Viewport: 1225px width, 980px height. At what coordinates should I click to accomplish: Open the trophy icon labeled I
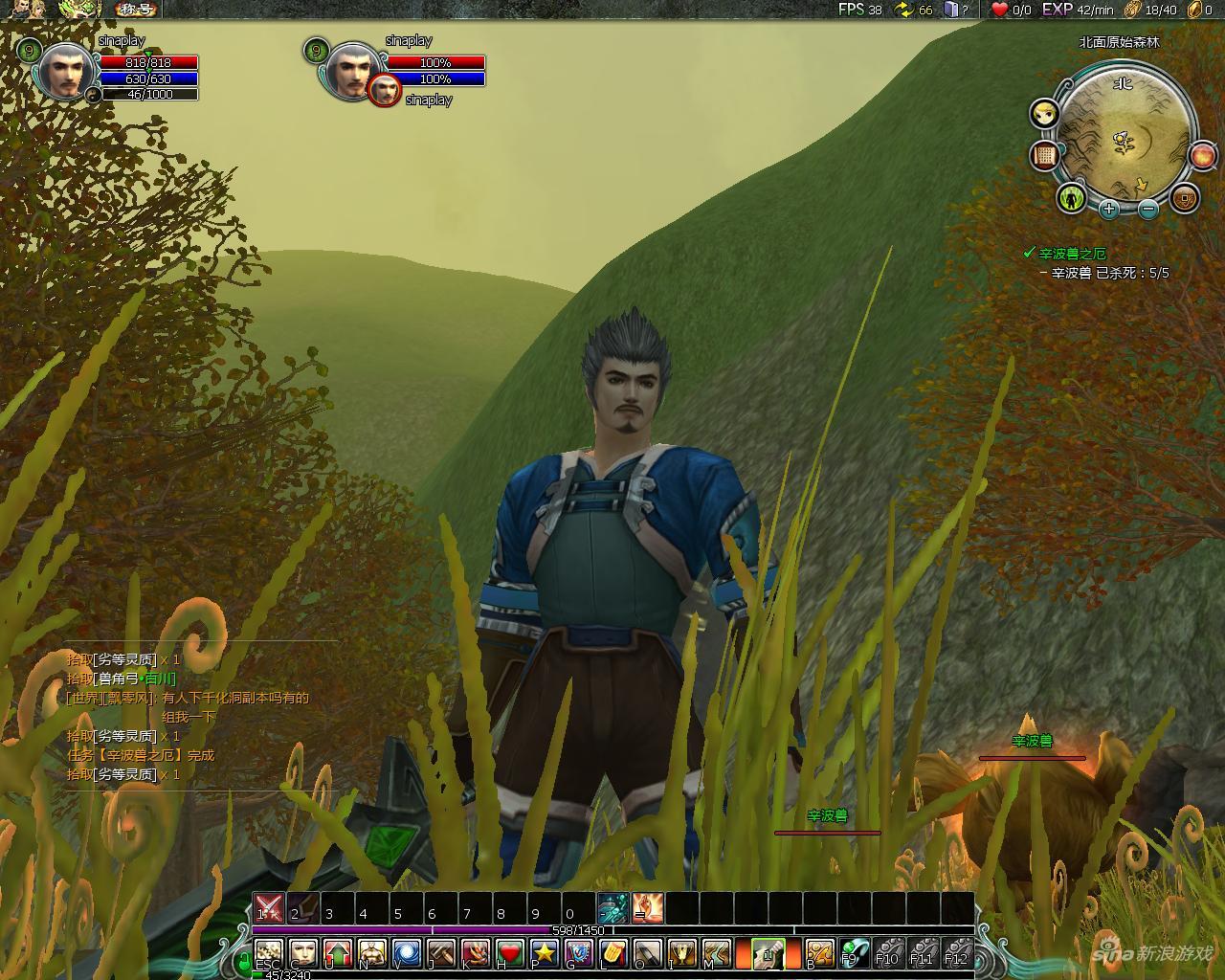click(x=681, y=953)
